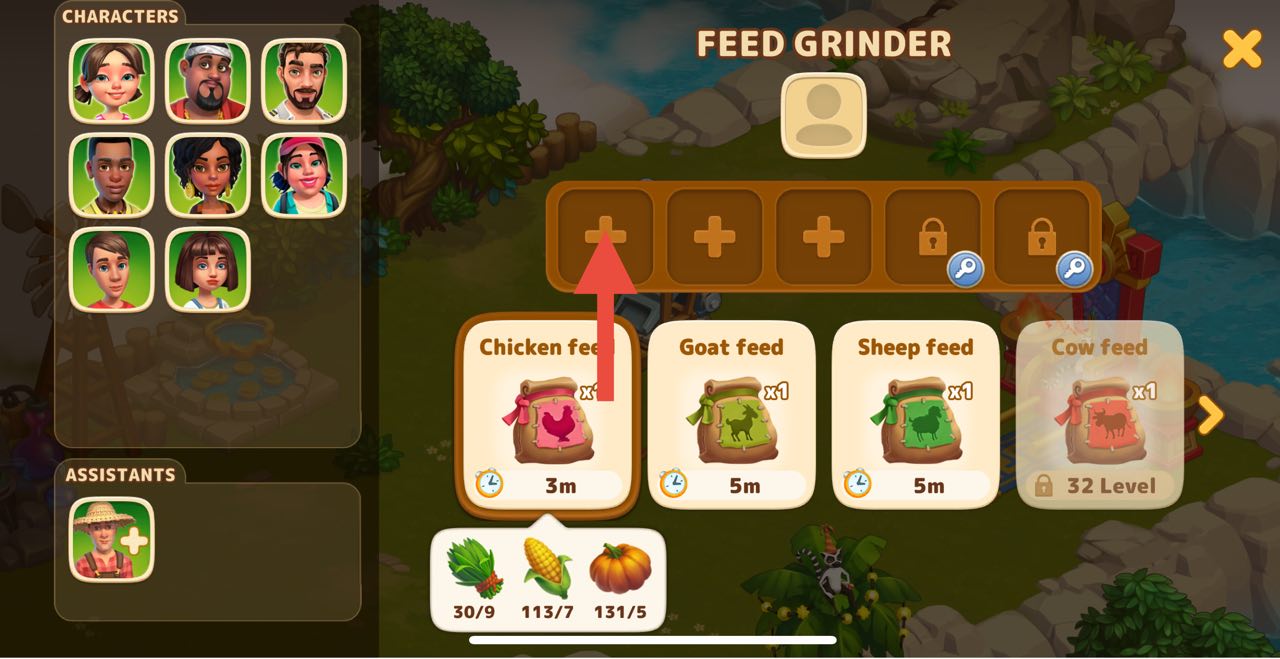
Task: Choose the Goat feed recipe
Action: click(x=731, y=415)
